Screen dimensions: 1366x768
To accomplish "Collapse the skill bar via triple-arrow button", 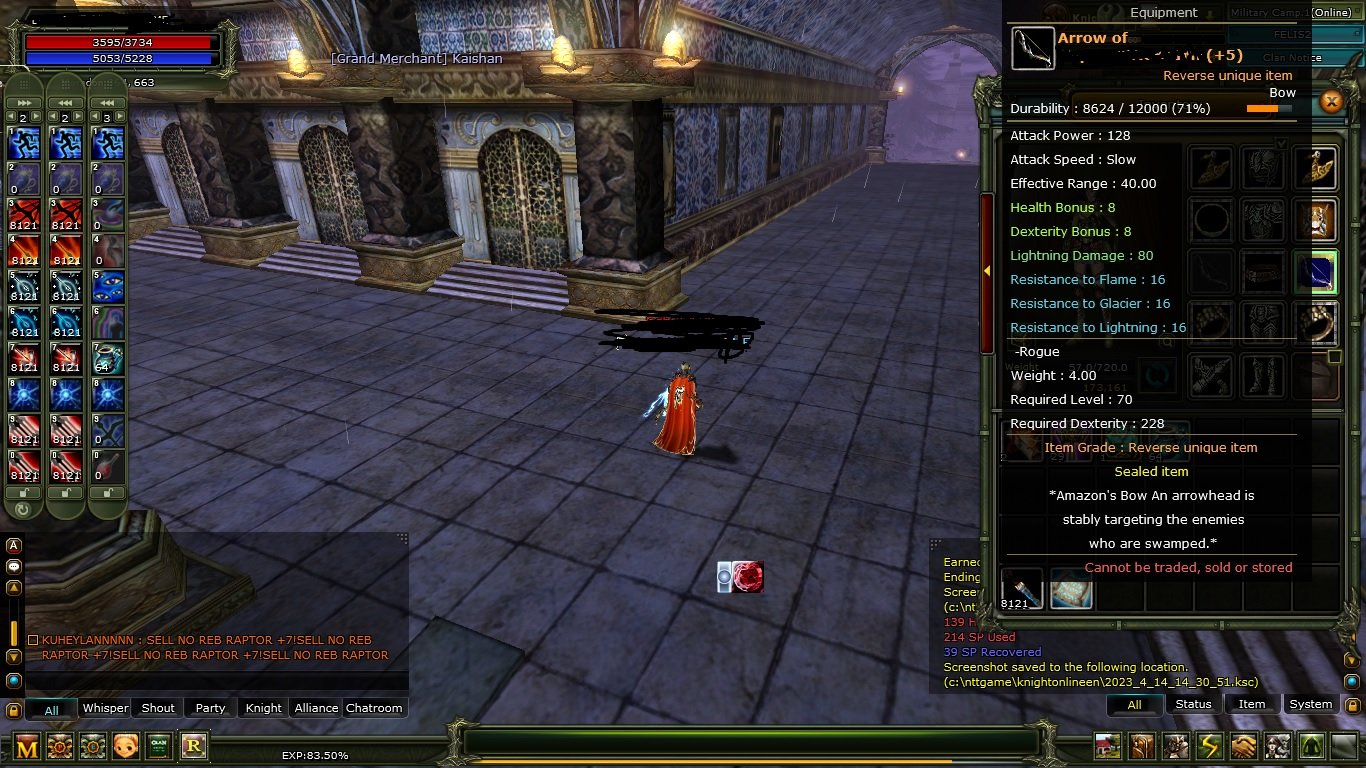I will click(23, 103).
